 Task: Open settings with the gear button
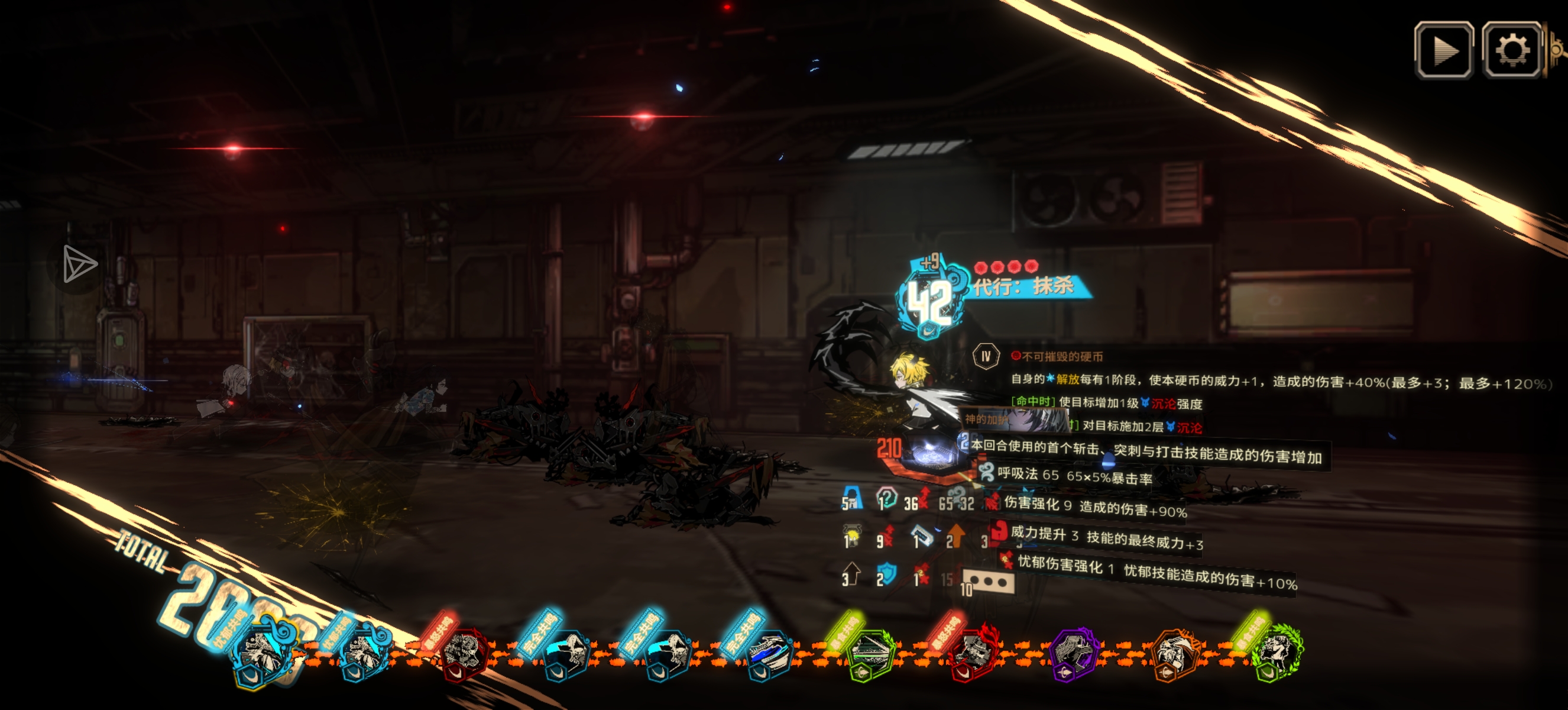(1511, 50)
